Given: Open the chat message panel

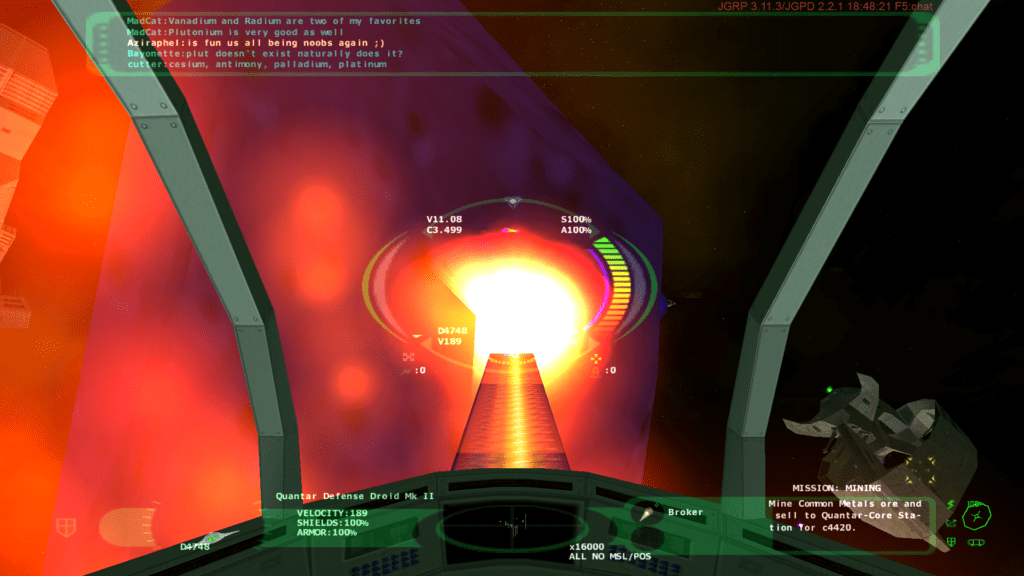Looking at the screenshot, I should (510, 43).
